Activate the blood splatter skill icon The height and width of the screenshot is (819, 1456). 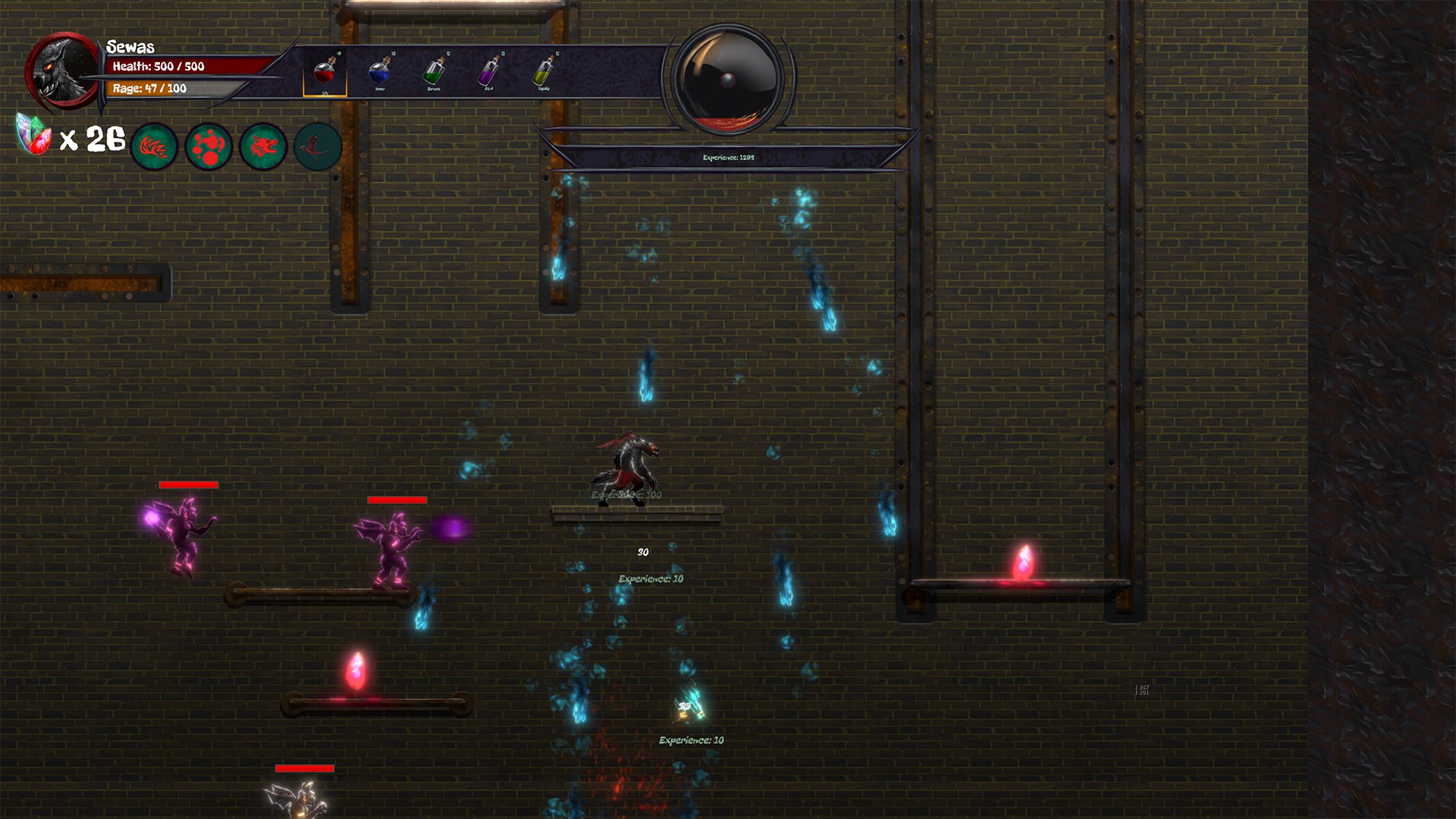(x=209, y=146)
